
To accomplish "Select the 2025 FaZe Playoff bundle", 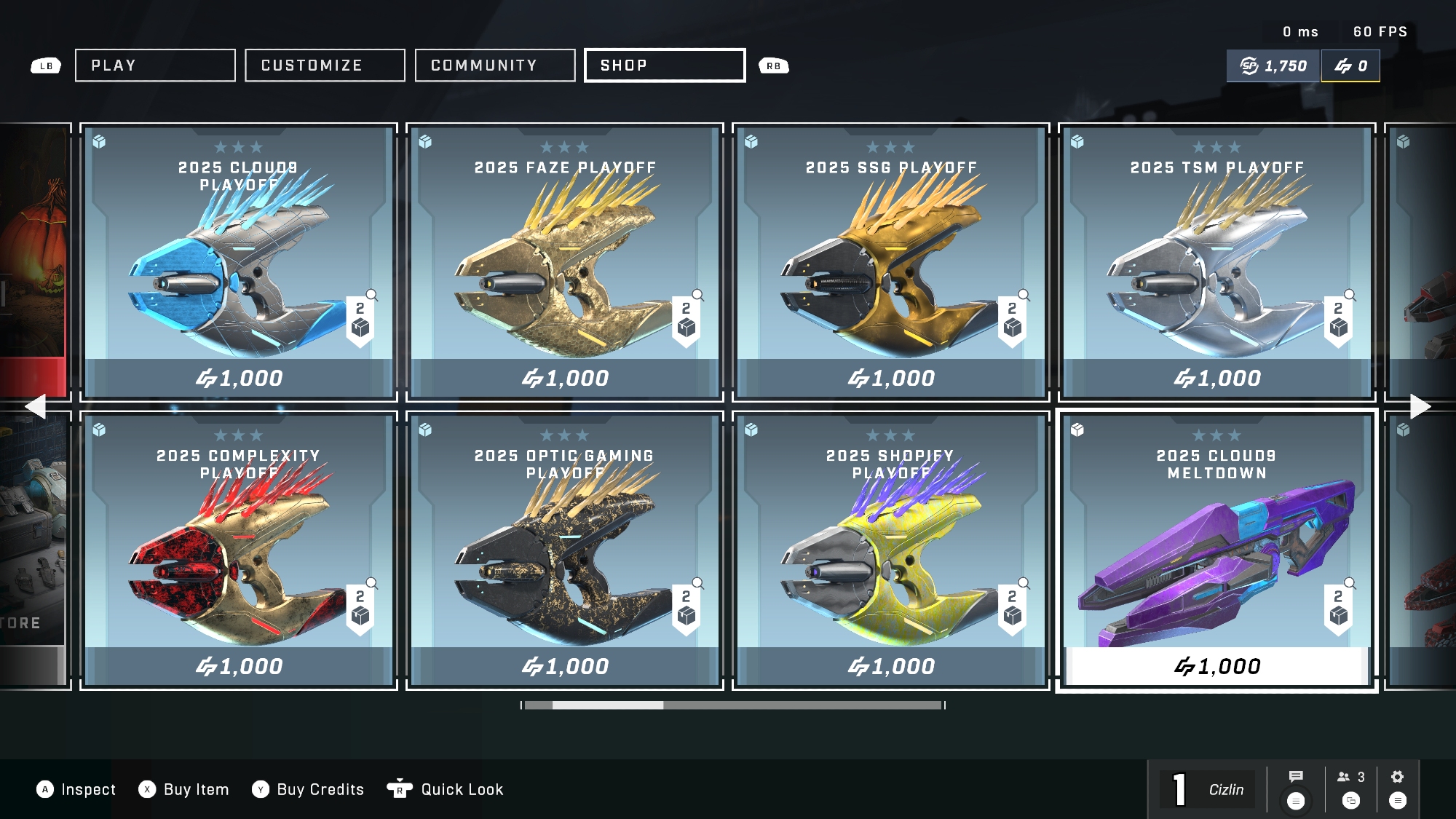I will point(565,262).
